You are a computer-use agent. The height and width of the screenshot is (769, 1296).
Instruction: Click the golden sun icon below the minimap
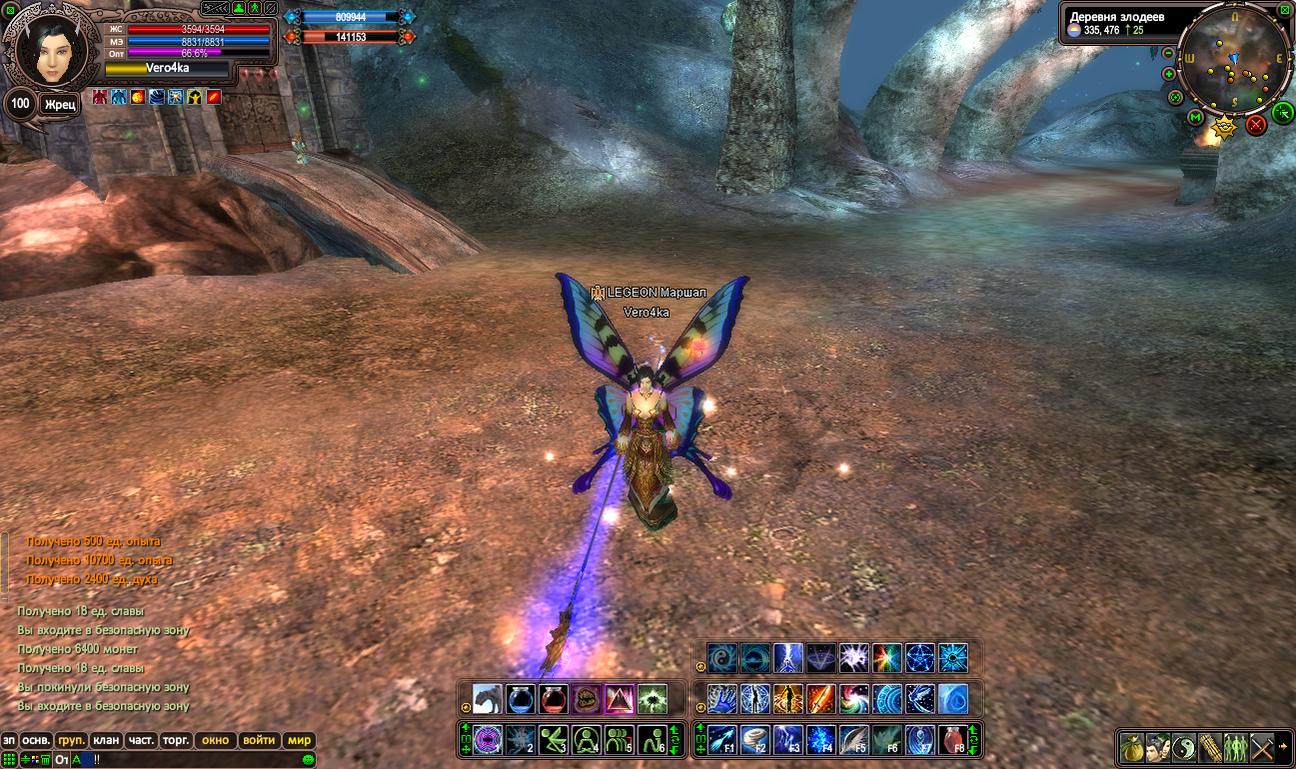1224,127
